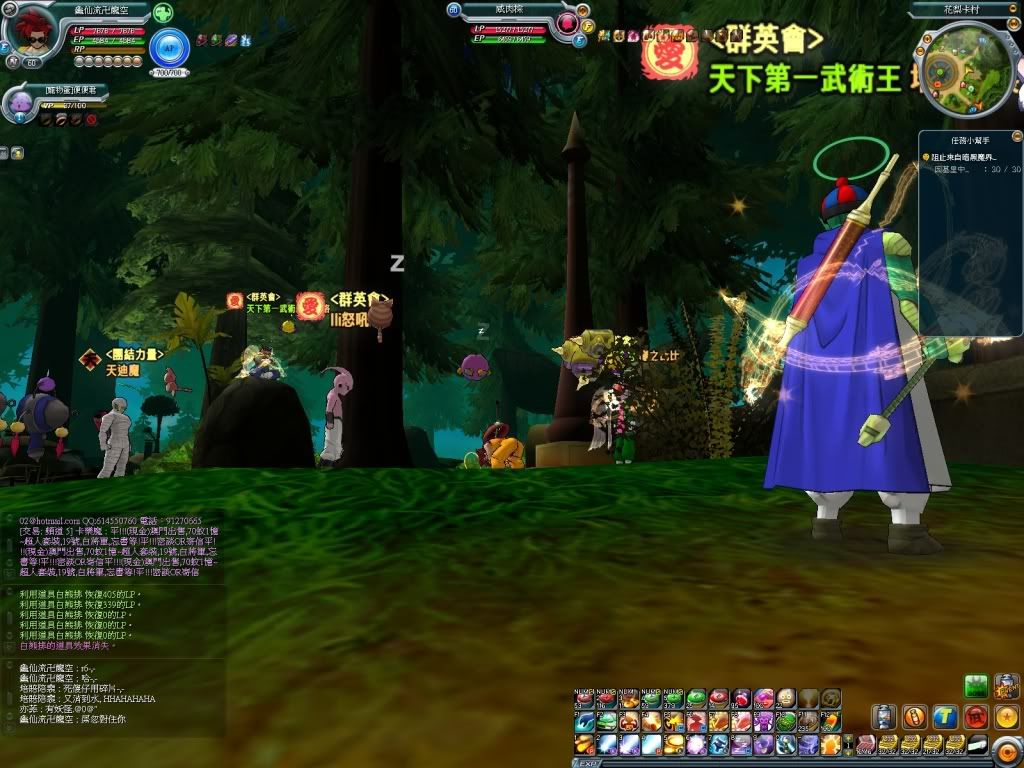
Task: Use the green senzu item in slot 4
Action: click(651, 698)
